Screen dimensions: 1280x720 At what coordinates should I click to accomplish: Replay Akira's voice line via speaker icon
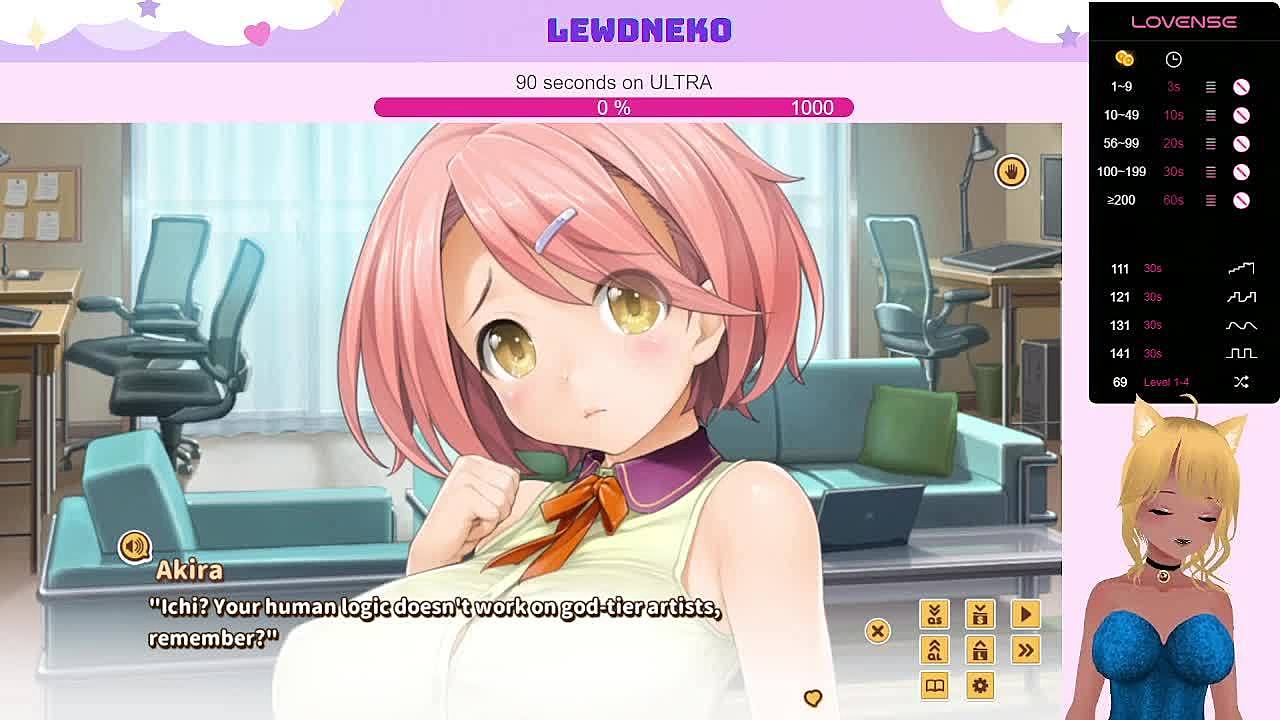pos(134,546)
